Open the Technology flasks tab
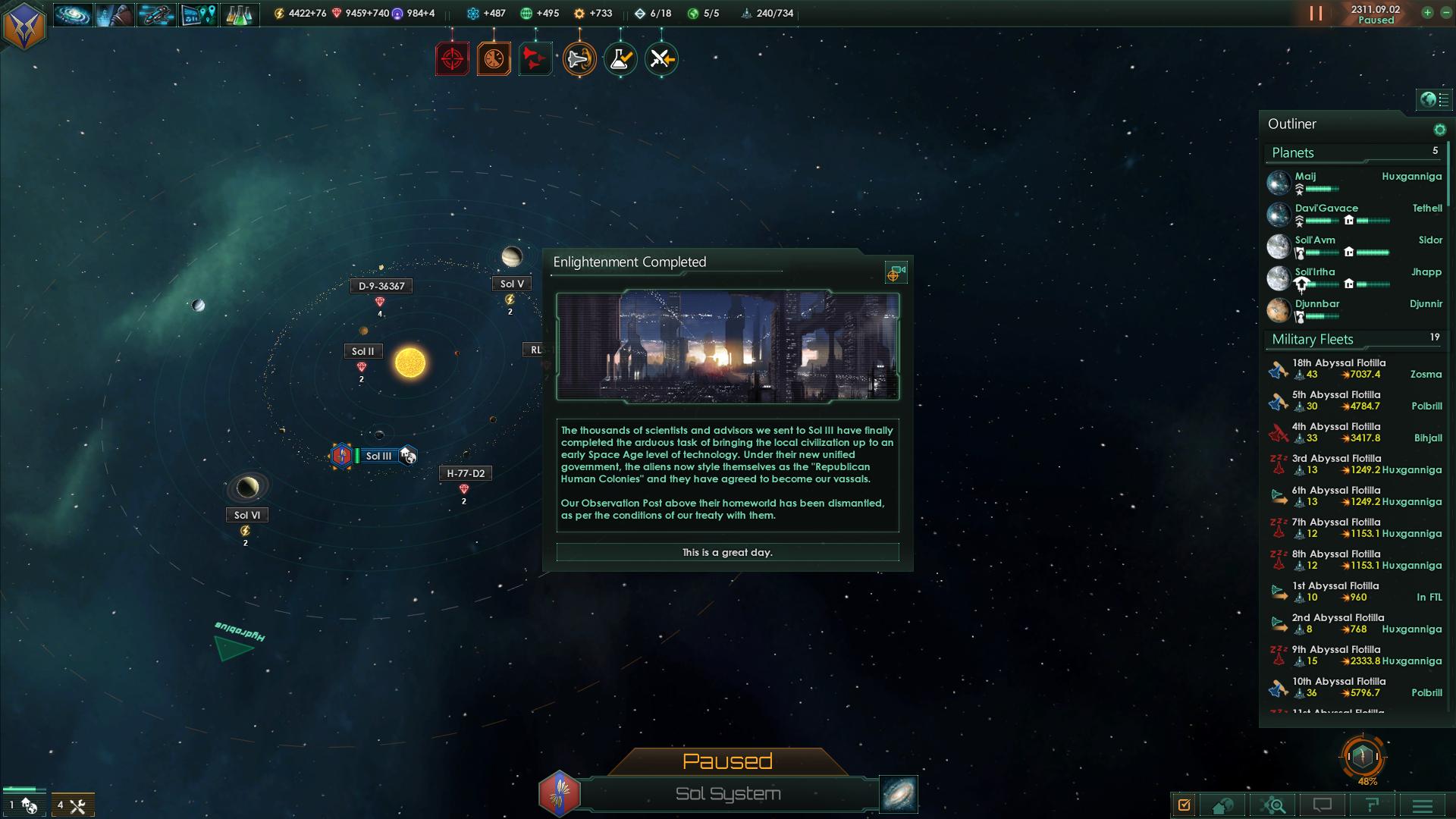The image size is (1456, 819). point(239,14)
